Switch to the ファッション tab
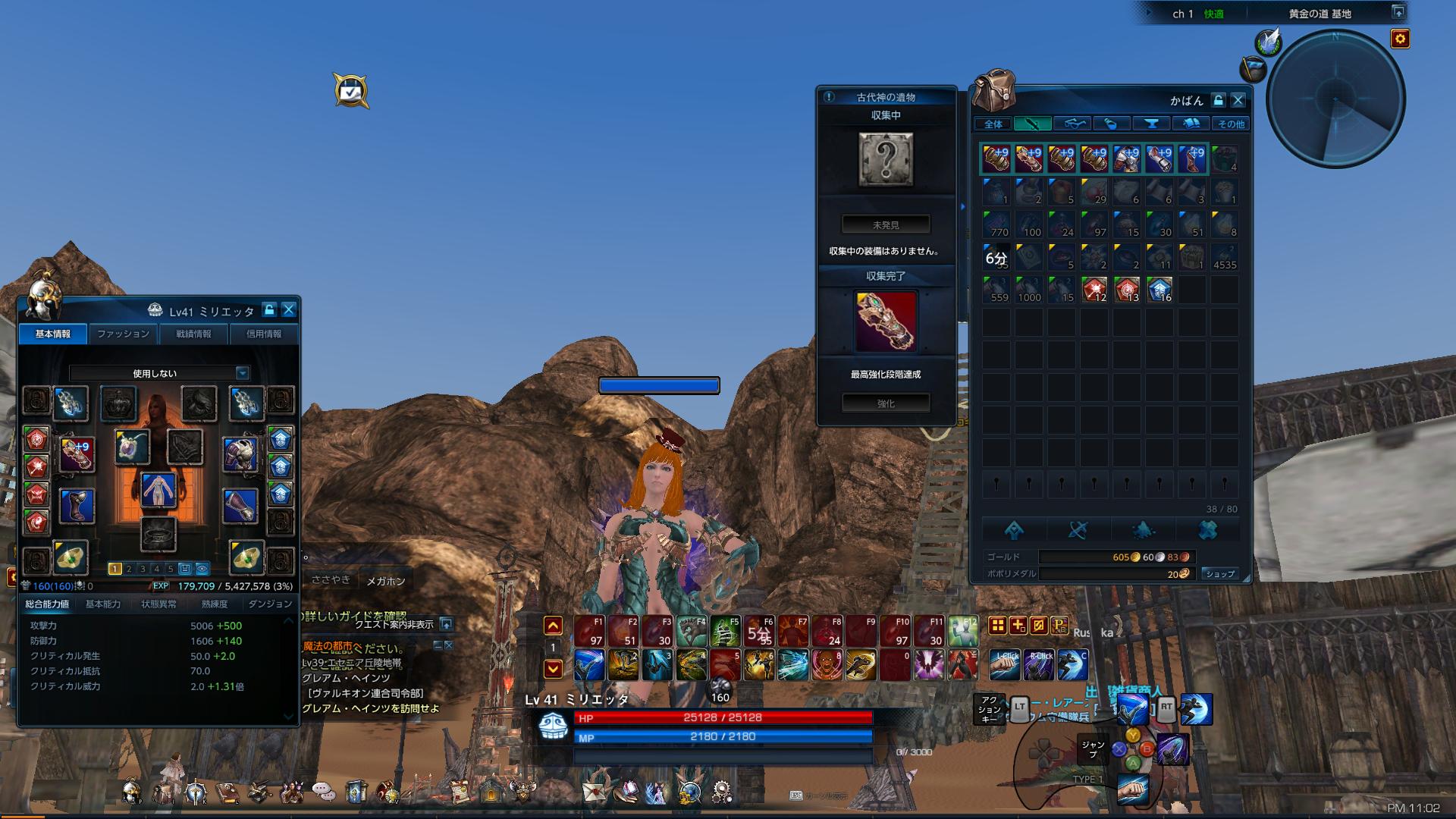This screenshot has height=819, width=1456. tap(123, 334)
